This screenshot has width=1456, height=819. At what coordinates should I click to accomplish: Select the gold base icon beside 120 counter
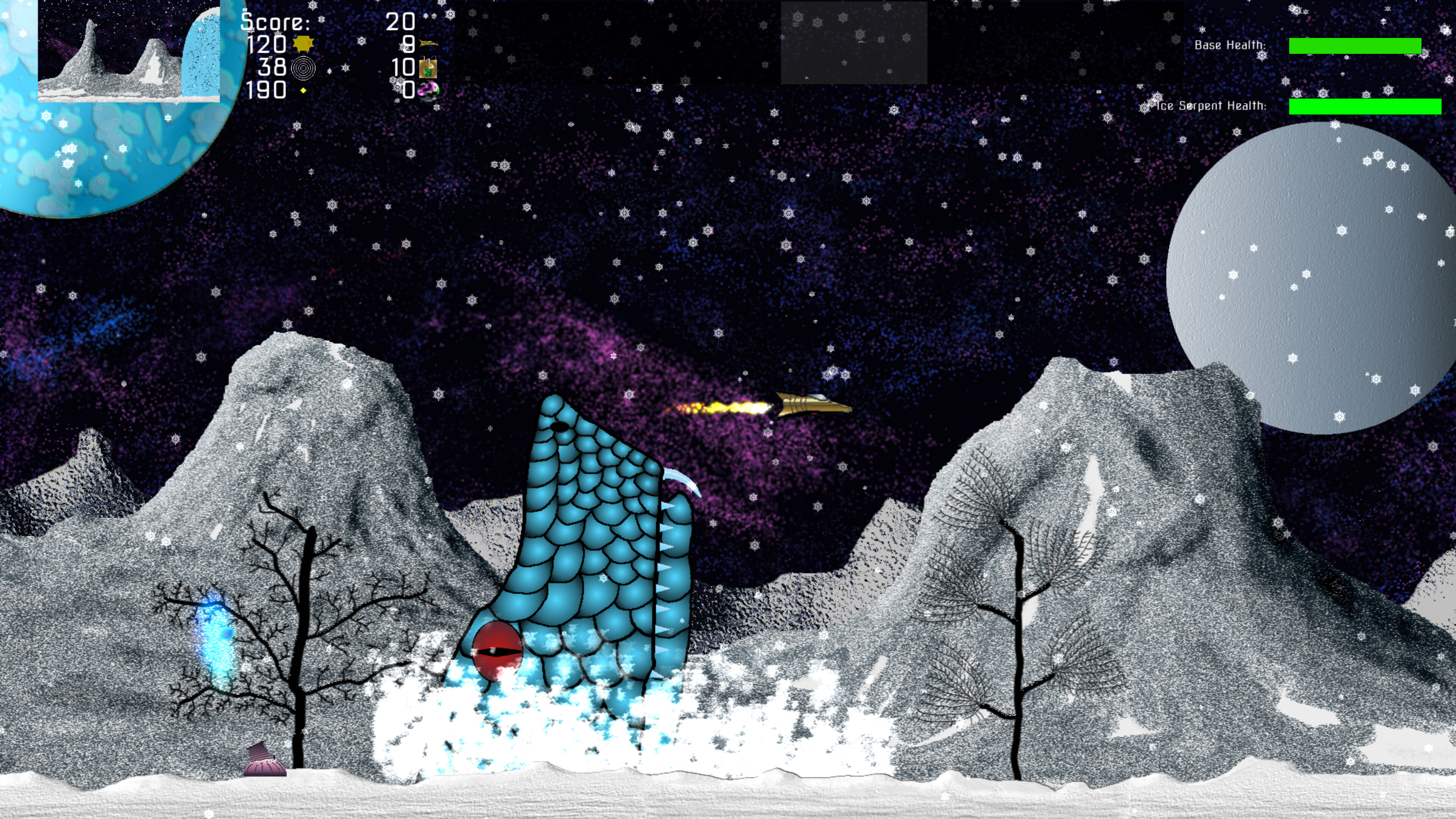(x=303, y=44)
